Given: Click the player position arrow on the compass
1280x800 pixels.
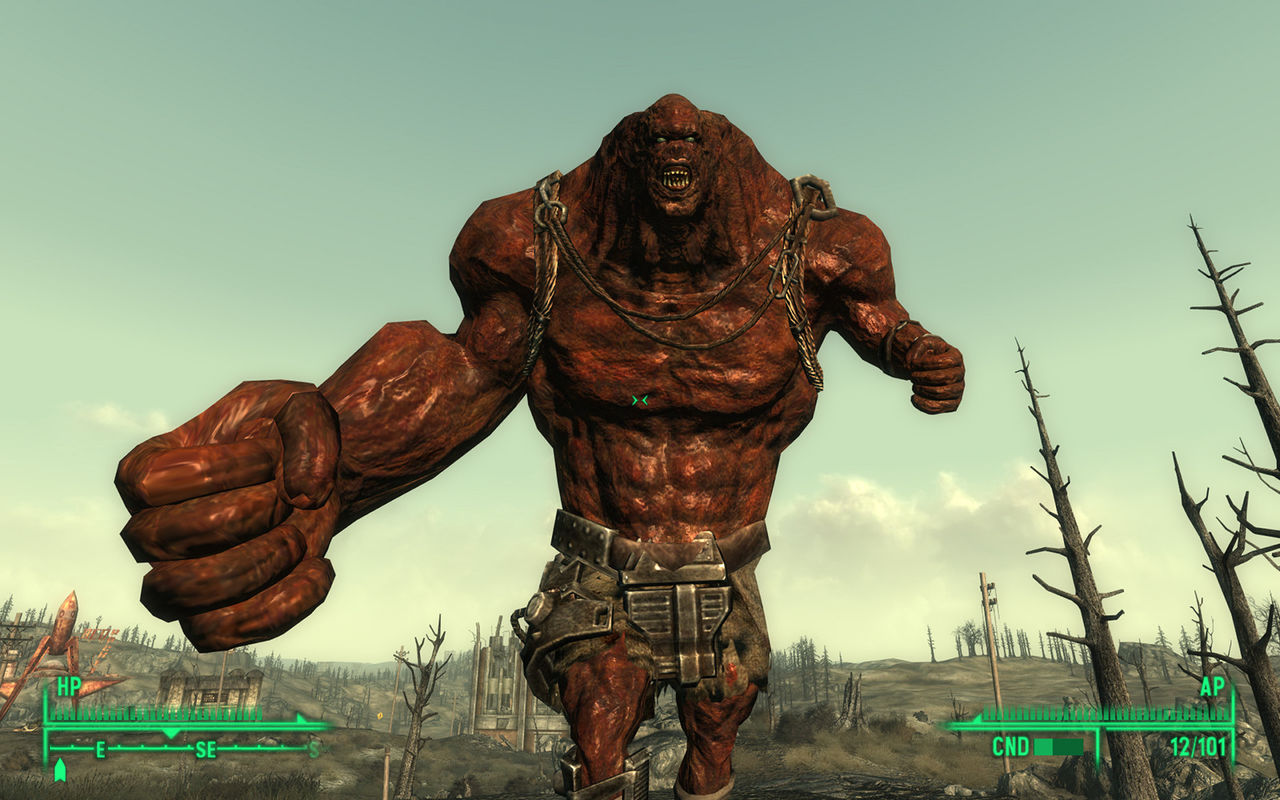Looking at the screenshot, I should (x=60, y=769).
